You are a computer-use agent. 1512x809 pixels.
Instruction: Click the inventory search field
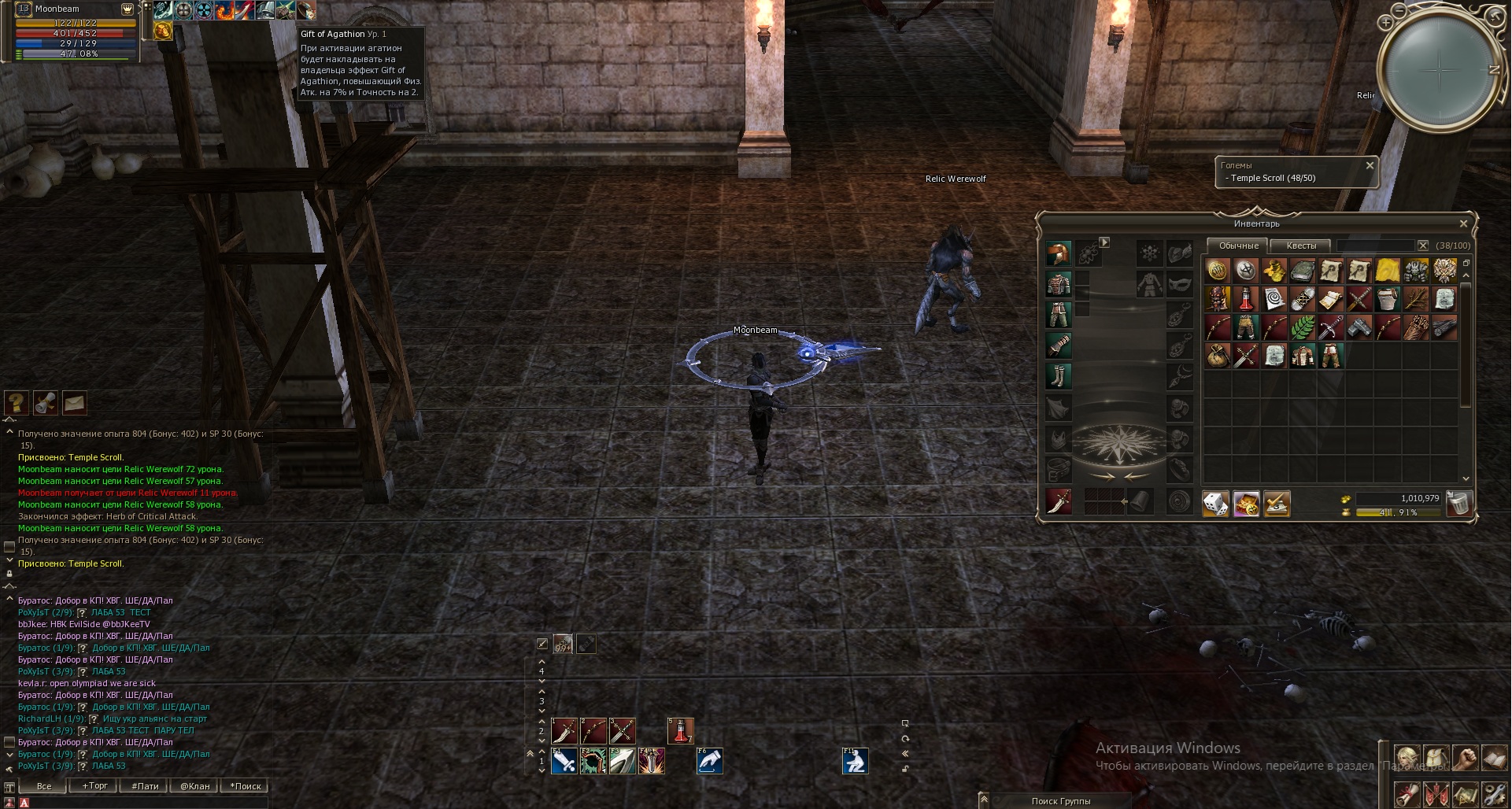click(x=1375, y=246)
